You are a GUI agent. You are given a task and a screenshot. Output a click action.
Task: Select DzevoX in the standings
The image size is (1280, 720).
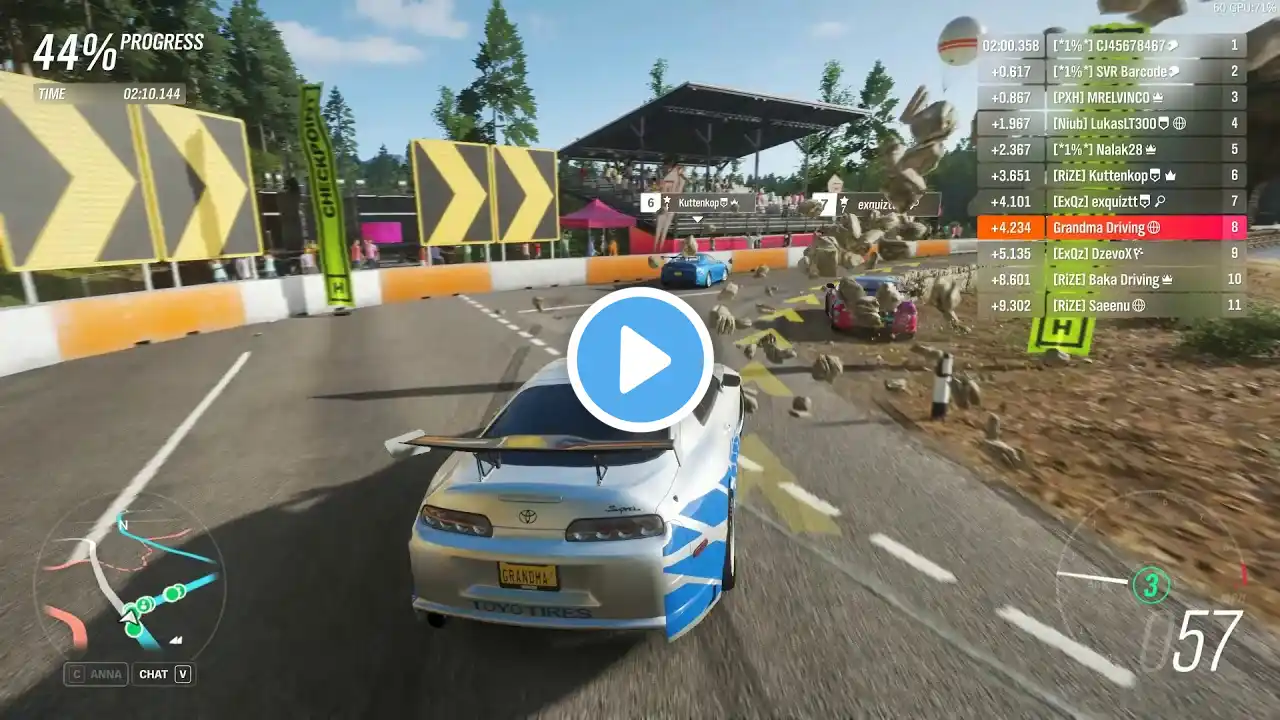[x=1110, y=253]
